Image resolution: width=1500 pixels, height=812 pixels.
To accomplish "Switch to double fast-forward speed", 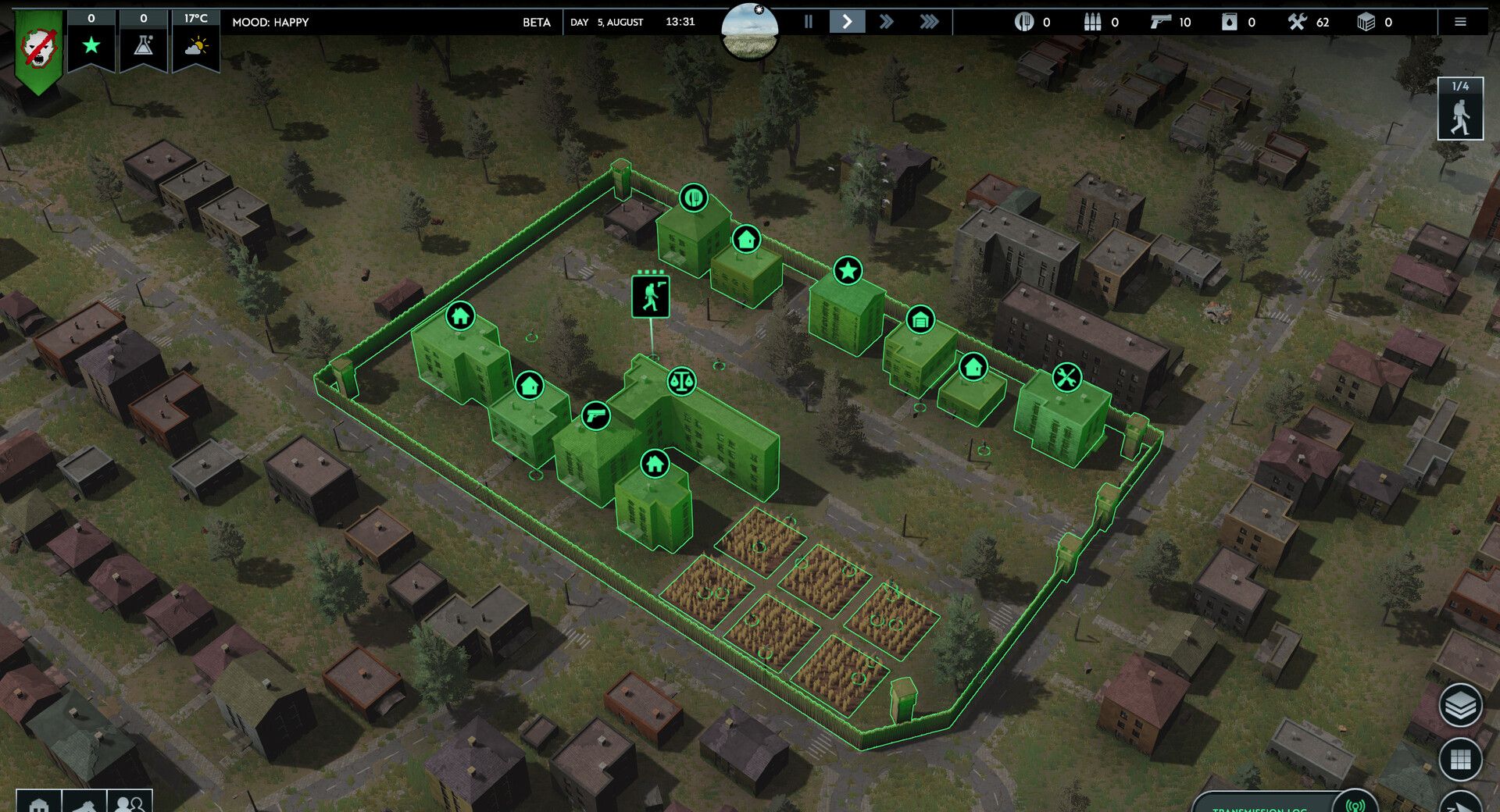I will (887, 22).
